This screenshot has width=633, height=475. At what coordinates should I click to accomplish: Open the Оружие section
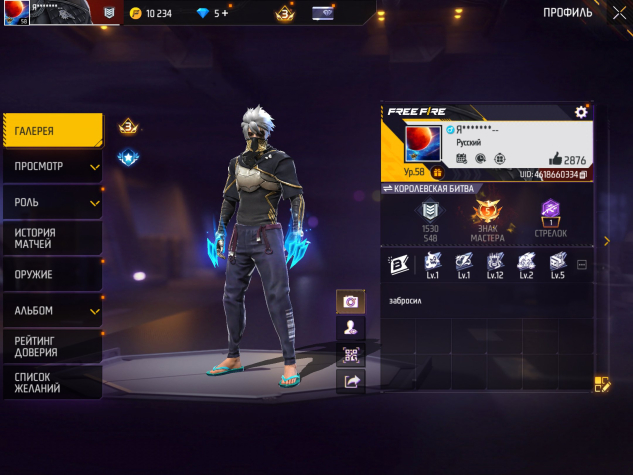click(x=51, y=274)
